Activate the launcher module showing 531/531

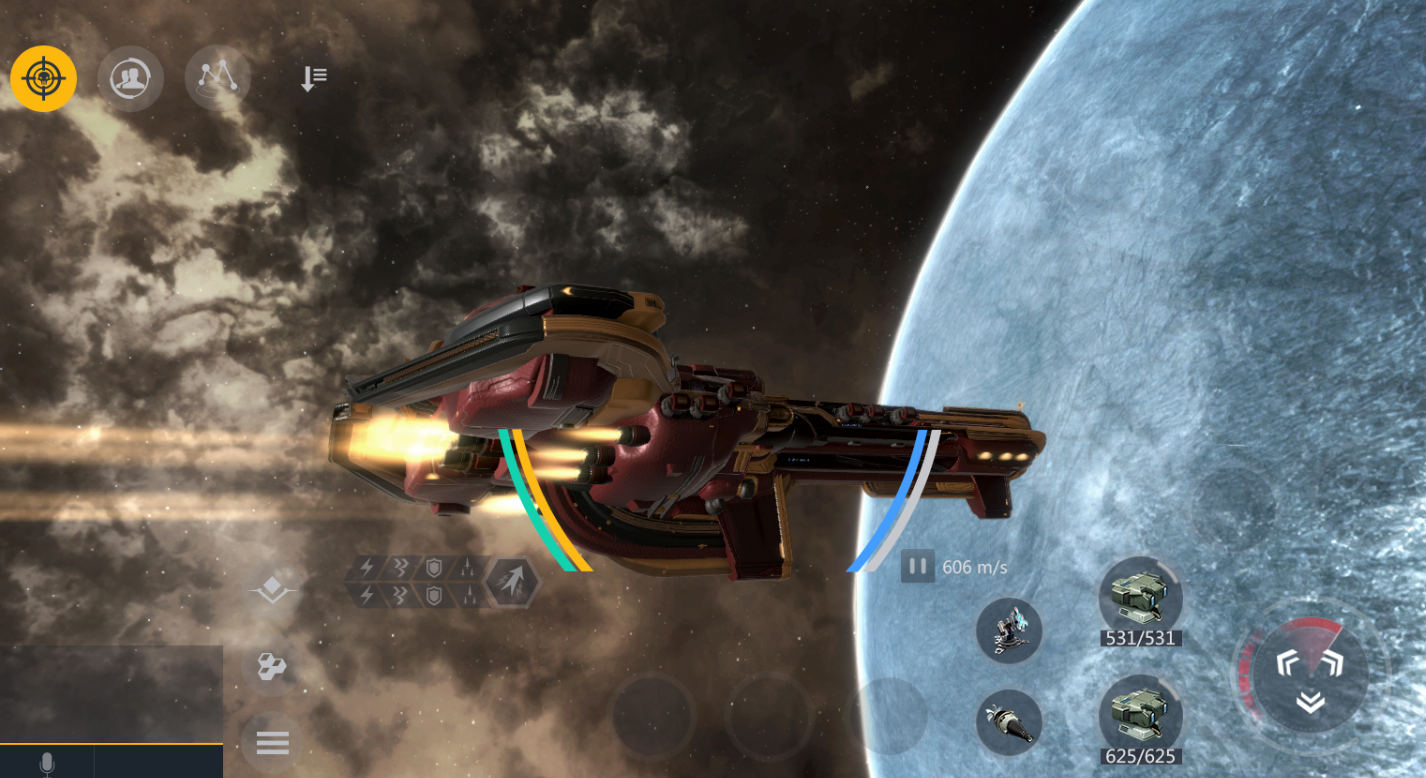1140,598
